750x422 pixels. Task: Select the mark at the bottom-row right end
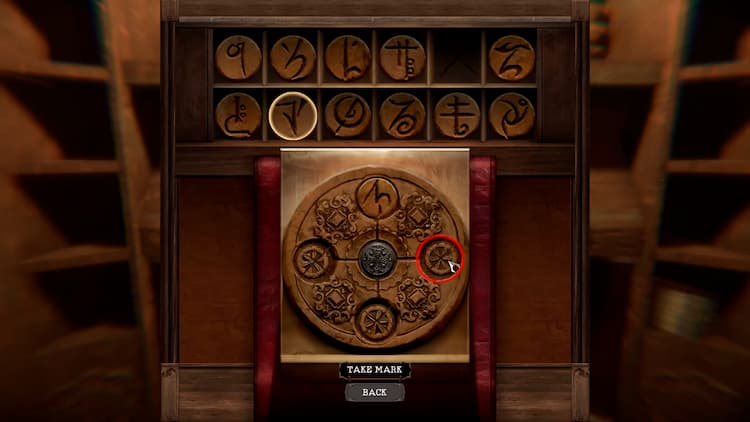511,116
